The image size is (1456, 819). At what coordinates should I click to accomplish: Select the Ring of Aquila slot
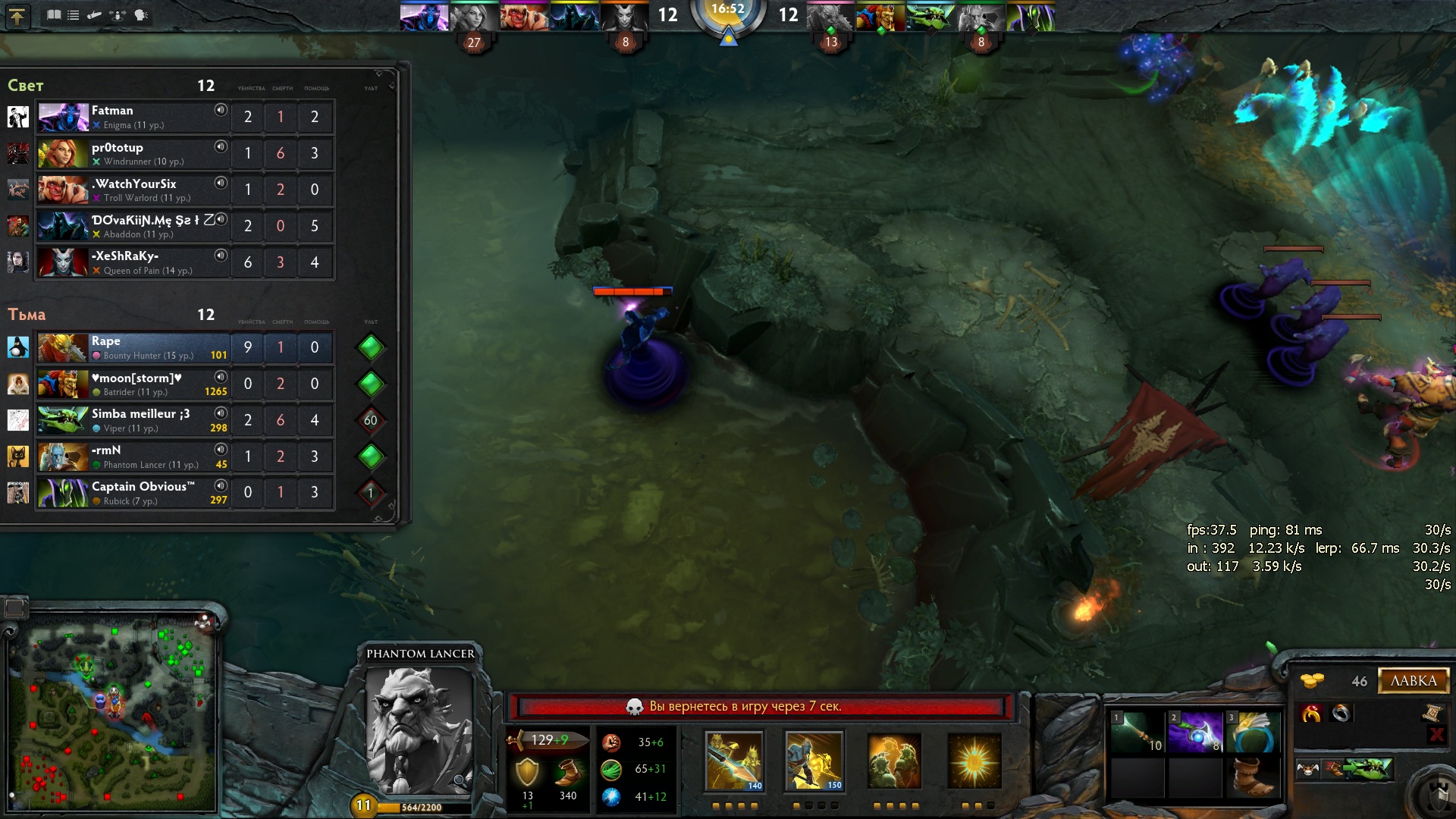(1254, 733)
